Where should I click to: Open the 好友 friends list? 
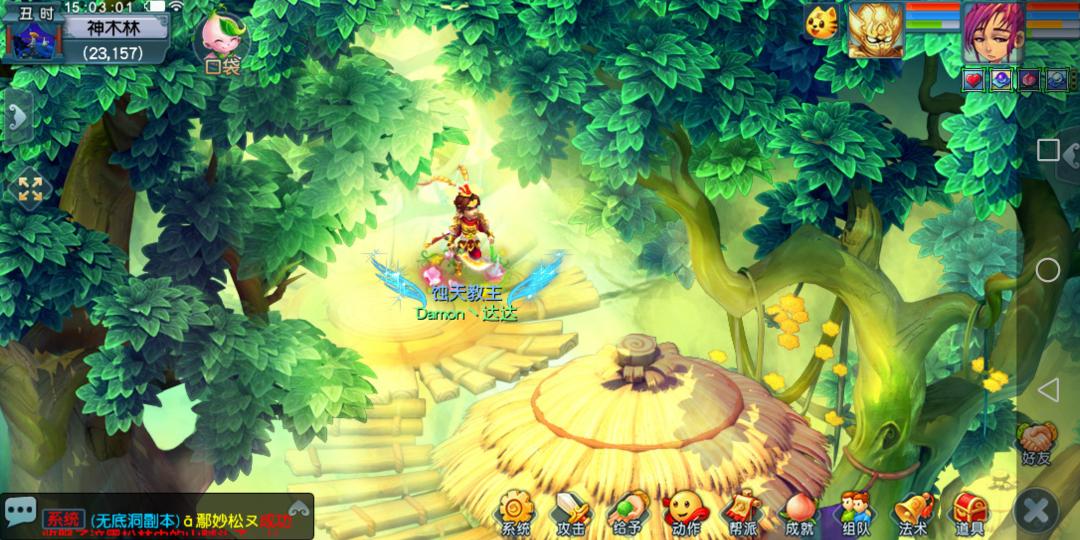click(1036, 443)
